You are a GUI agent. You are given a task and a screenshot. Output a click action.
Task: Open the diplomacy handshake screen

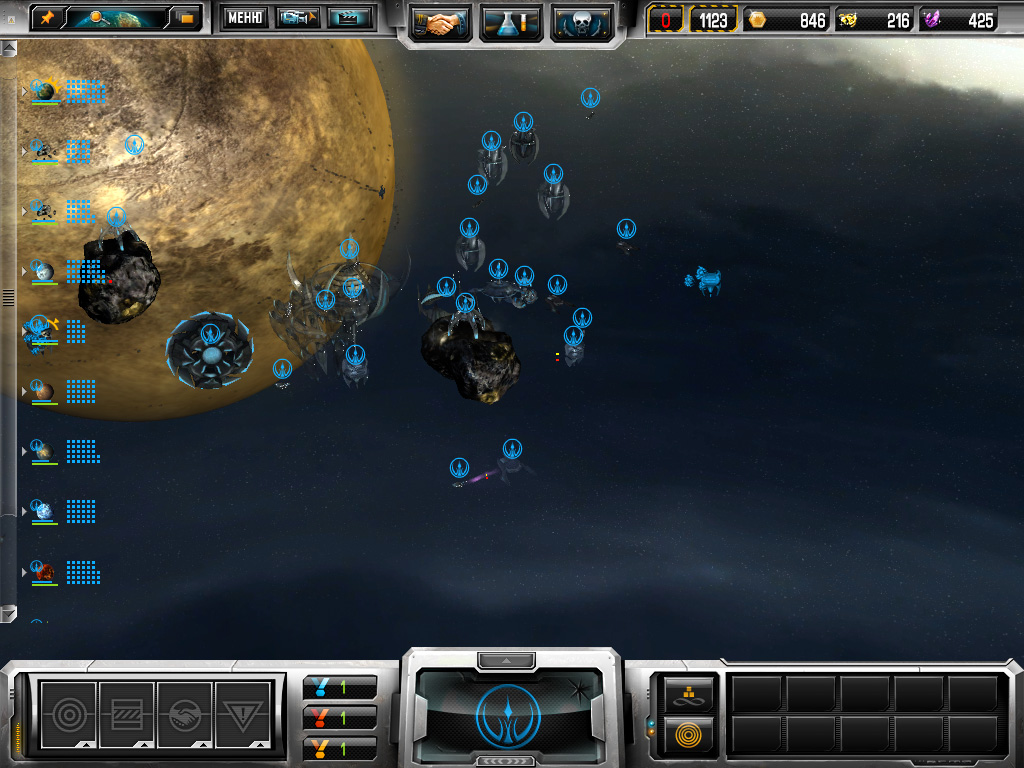[441, 21]
